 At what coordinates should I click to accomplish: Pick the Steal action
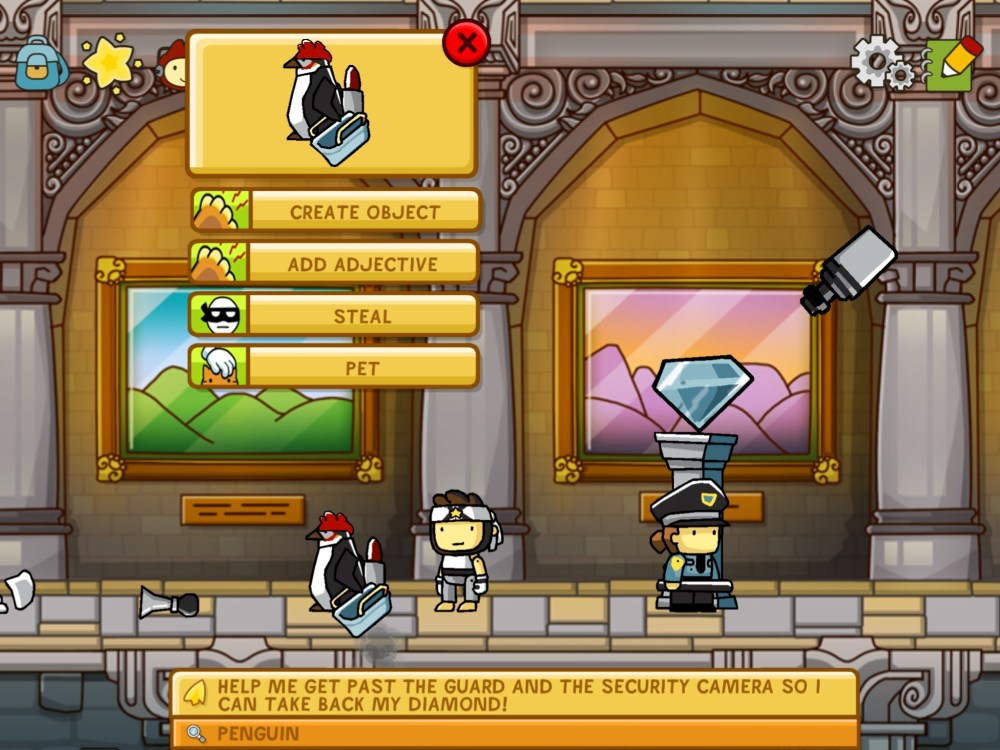(x=336, y=316)
